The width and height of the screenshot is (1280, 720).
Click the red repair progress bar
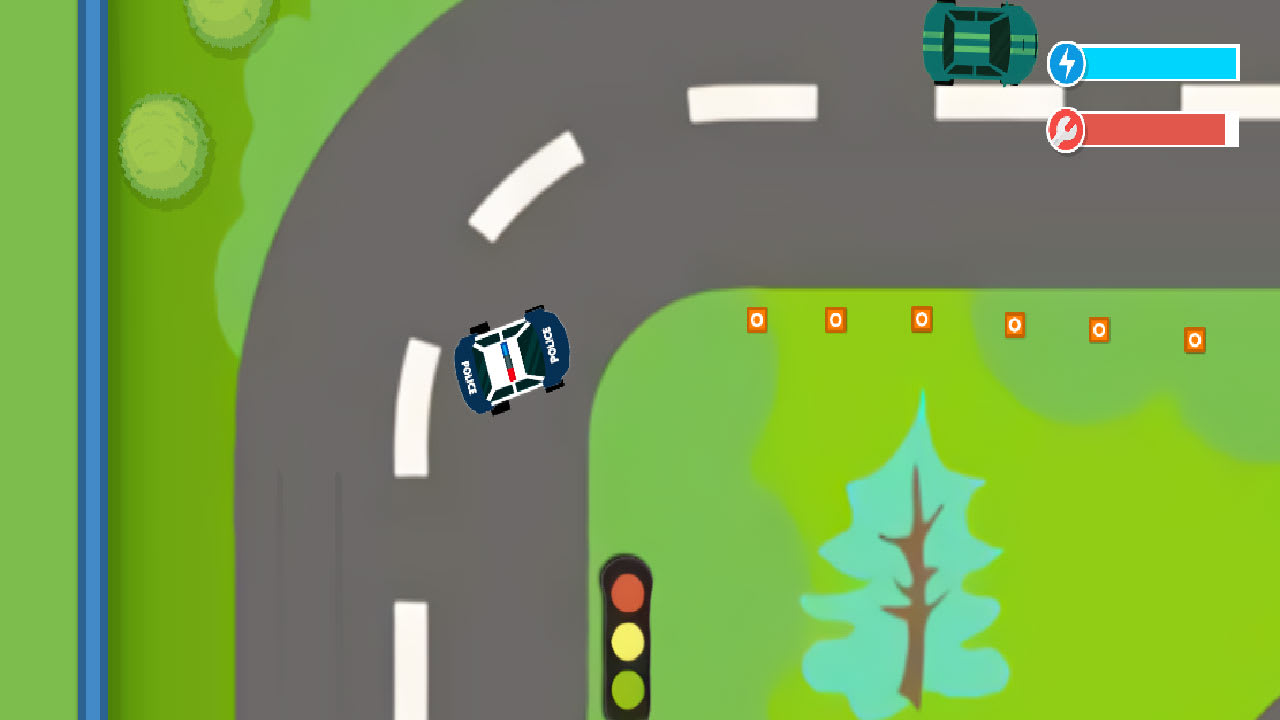[1155, 129]
